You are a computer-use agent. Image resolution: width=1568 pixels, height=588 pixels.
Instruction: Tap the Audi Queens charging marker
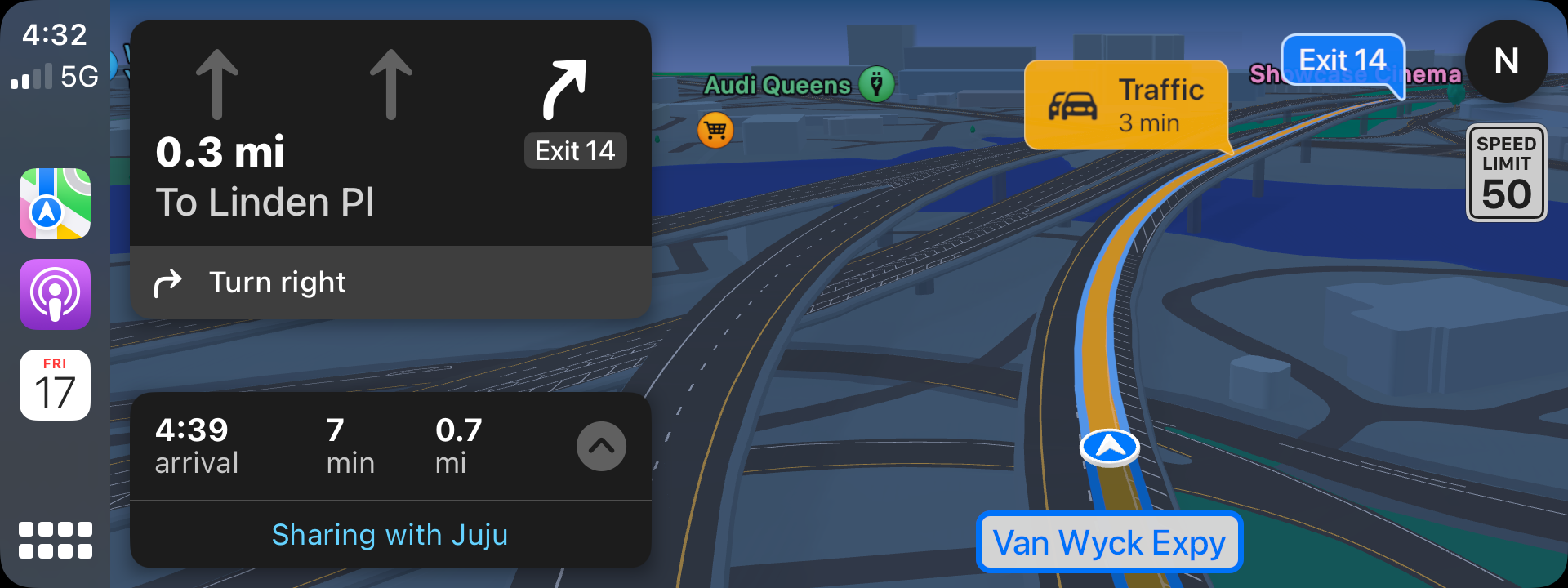(x=877, y=84)
